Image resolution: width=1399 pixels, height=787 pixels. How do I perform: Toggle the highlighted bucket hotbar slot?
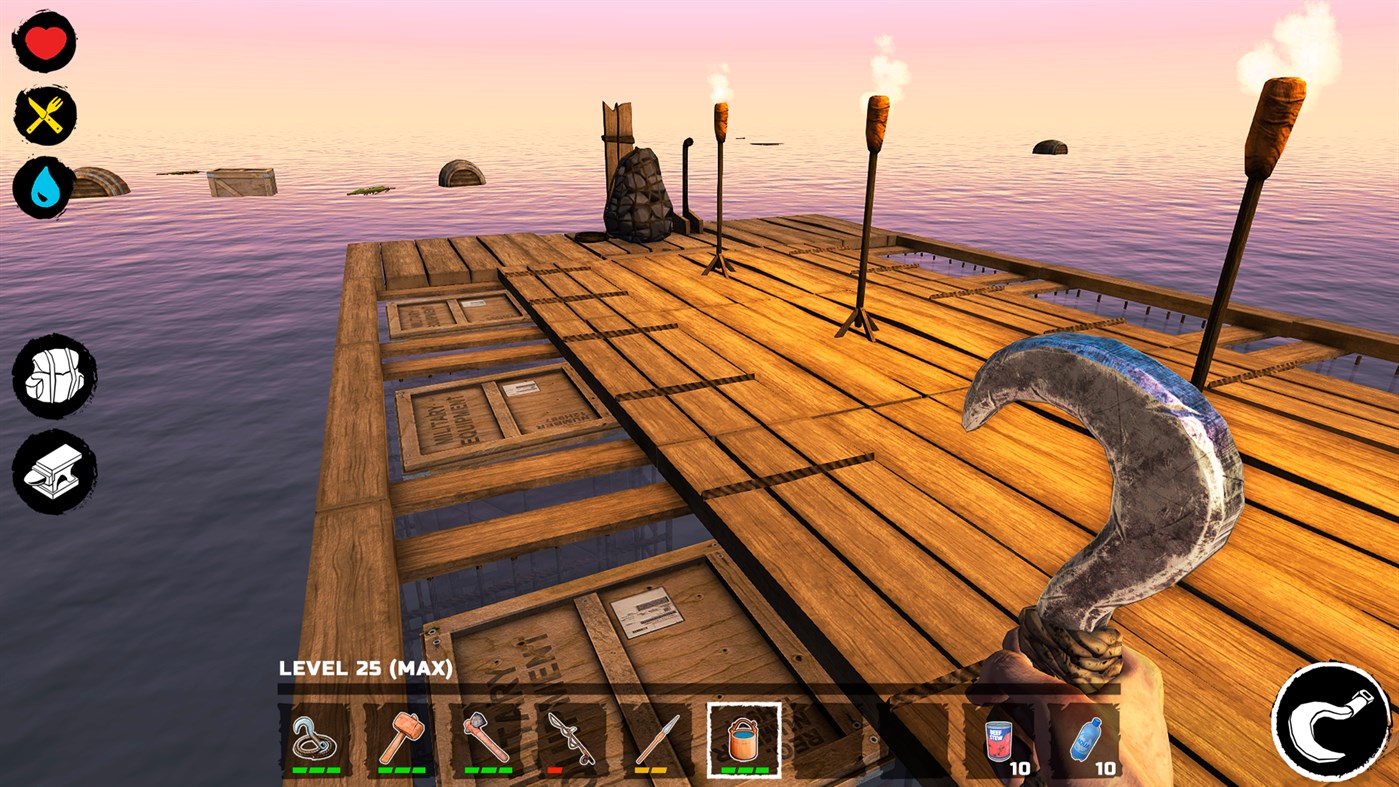742,740
